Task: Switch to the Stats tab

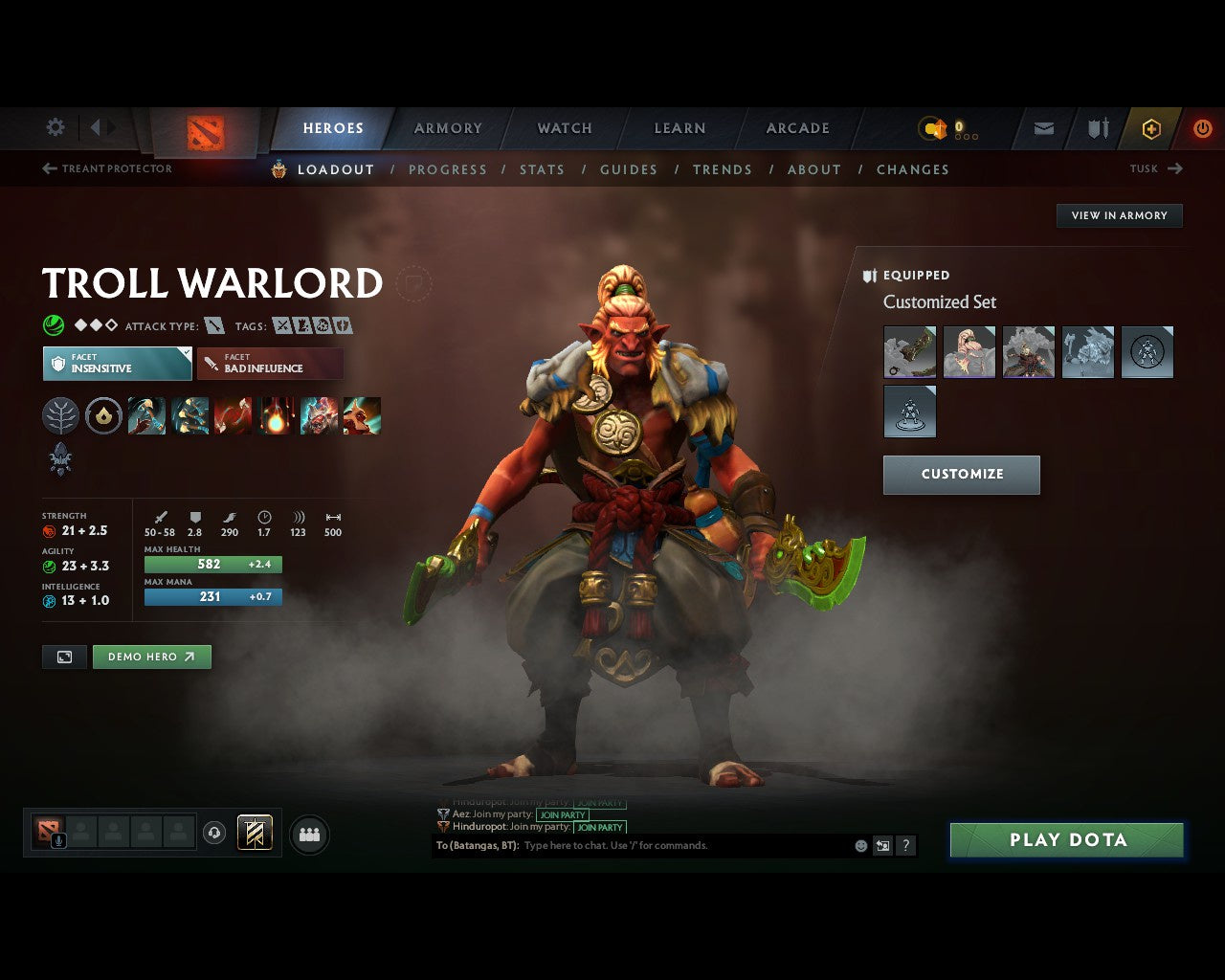Action: (543, 169)
